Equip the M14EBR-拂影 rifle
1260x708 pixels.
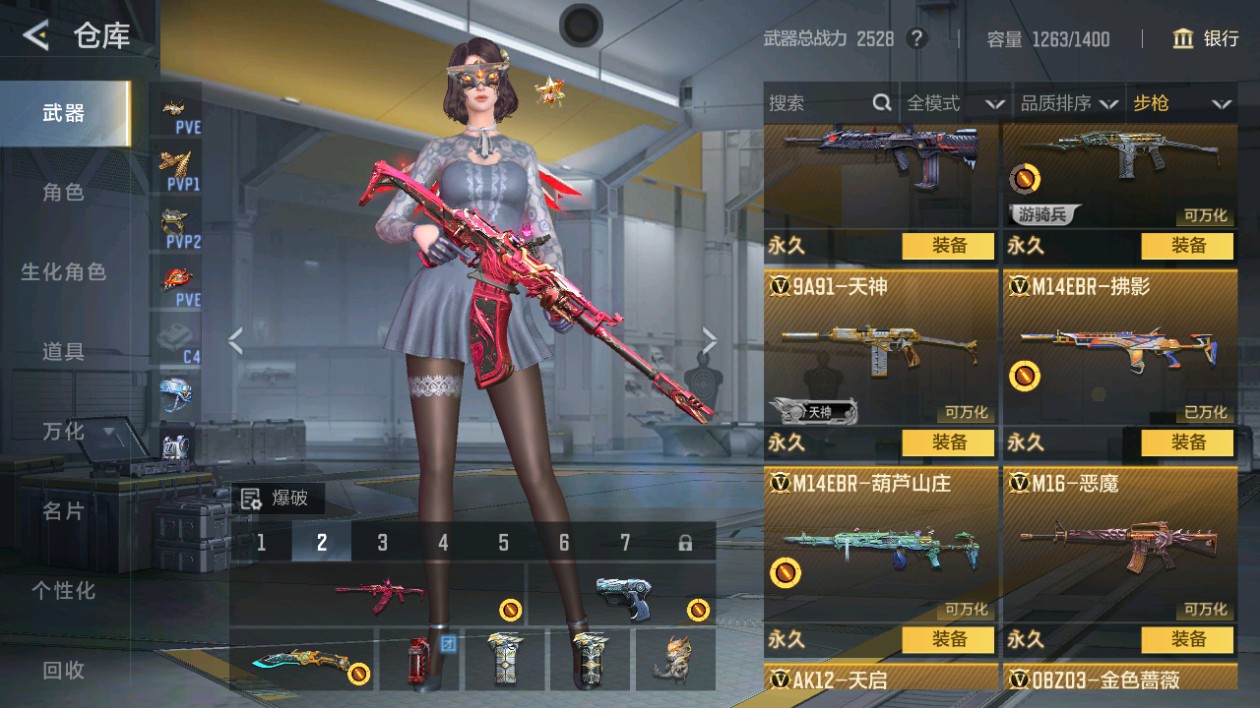(1187, 442)
